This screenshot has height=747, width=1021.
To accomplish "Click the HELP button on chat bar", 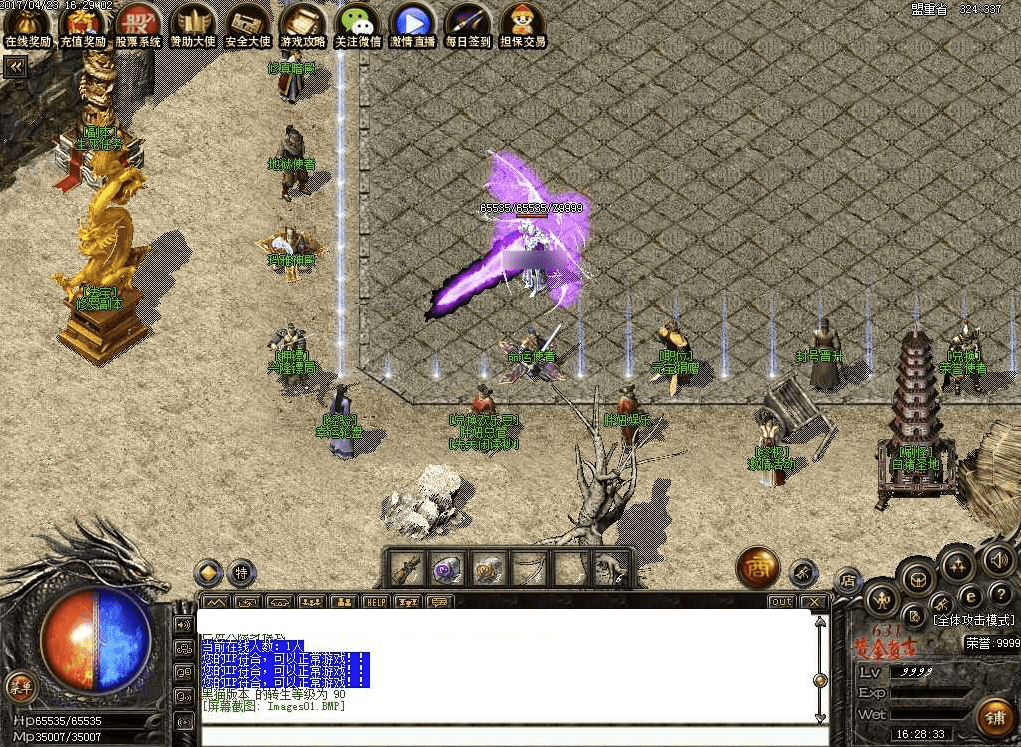I will pyautogui.click(x=375, y=602).
